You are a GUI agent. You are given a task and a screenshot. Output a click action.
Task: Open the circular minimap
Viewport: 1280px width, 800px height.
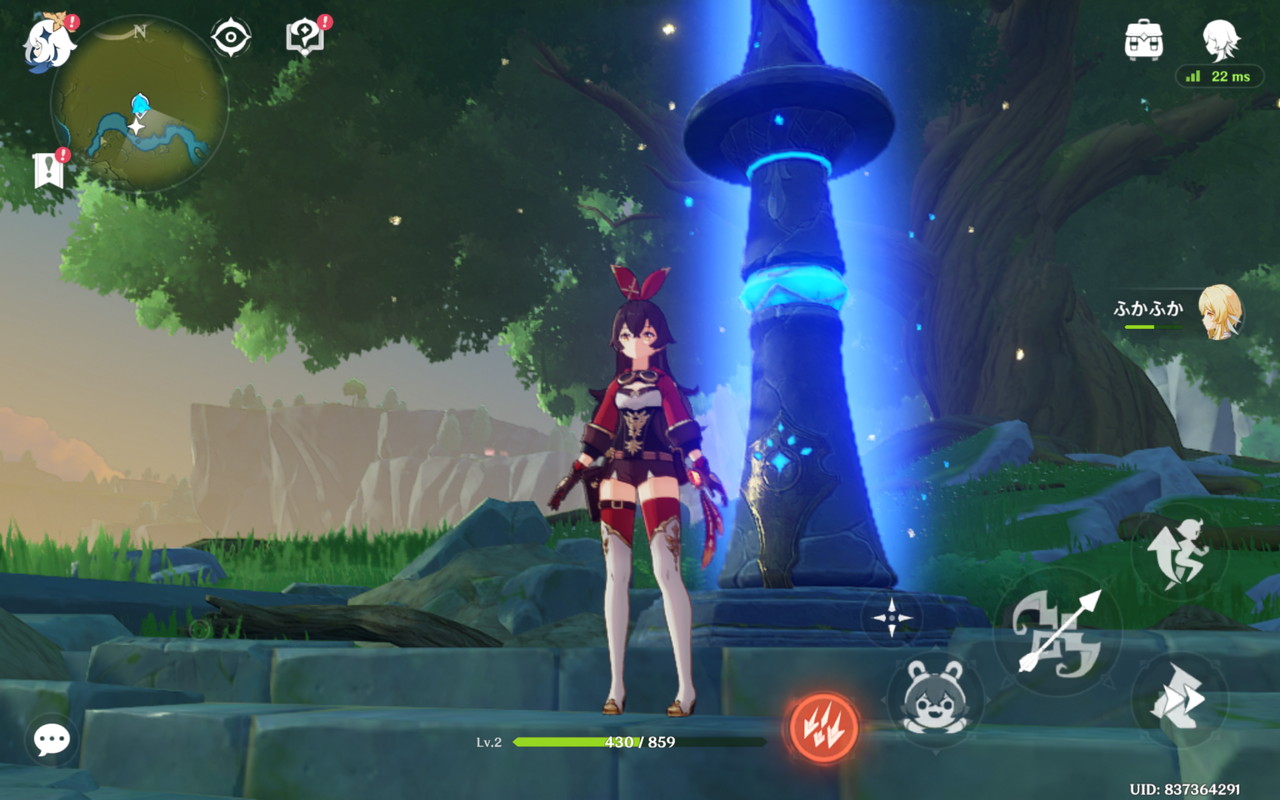coord(140,104)
